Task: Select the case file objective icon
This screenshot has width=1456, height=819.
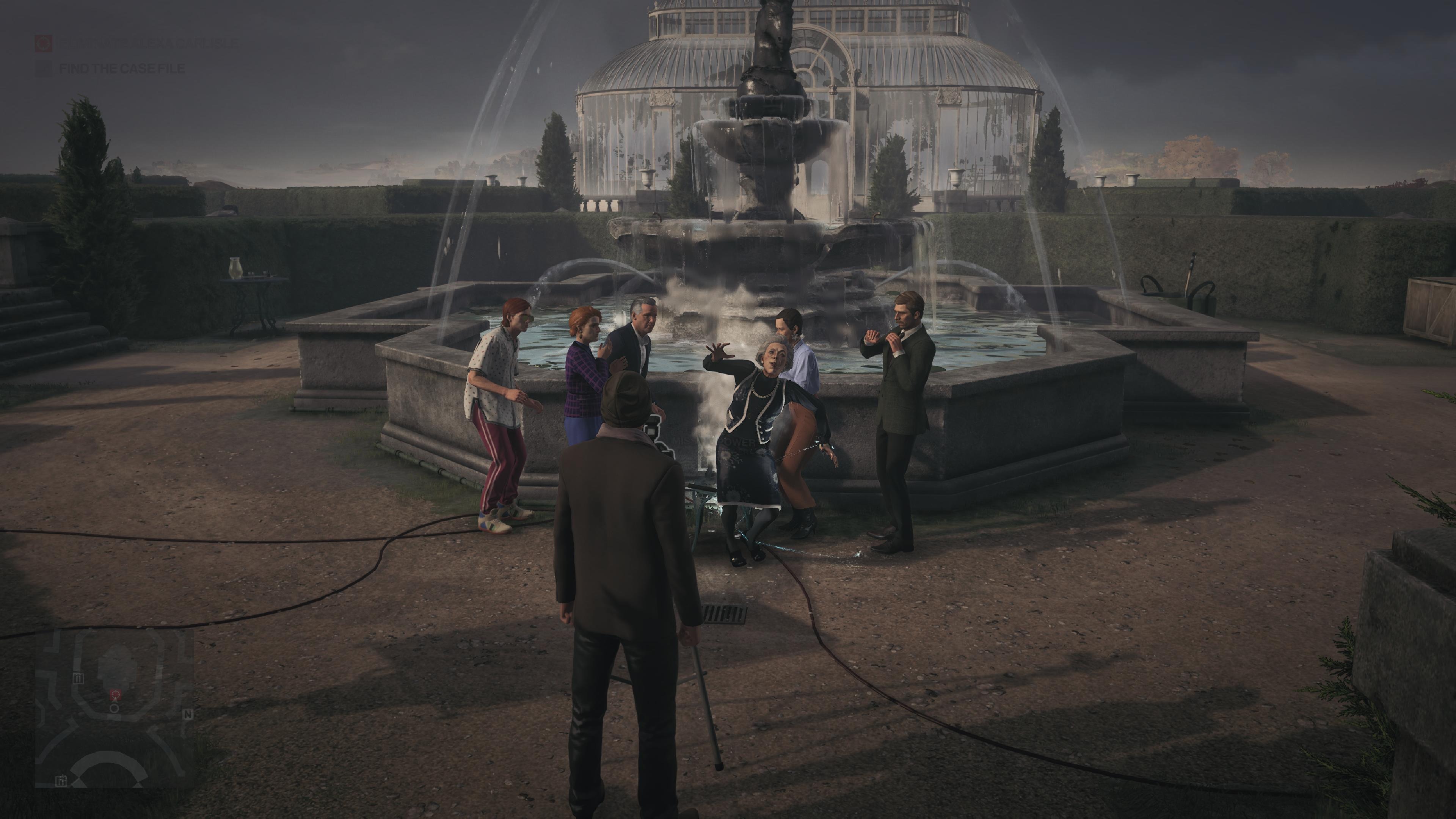Action: tap(45, 69)
